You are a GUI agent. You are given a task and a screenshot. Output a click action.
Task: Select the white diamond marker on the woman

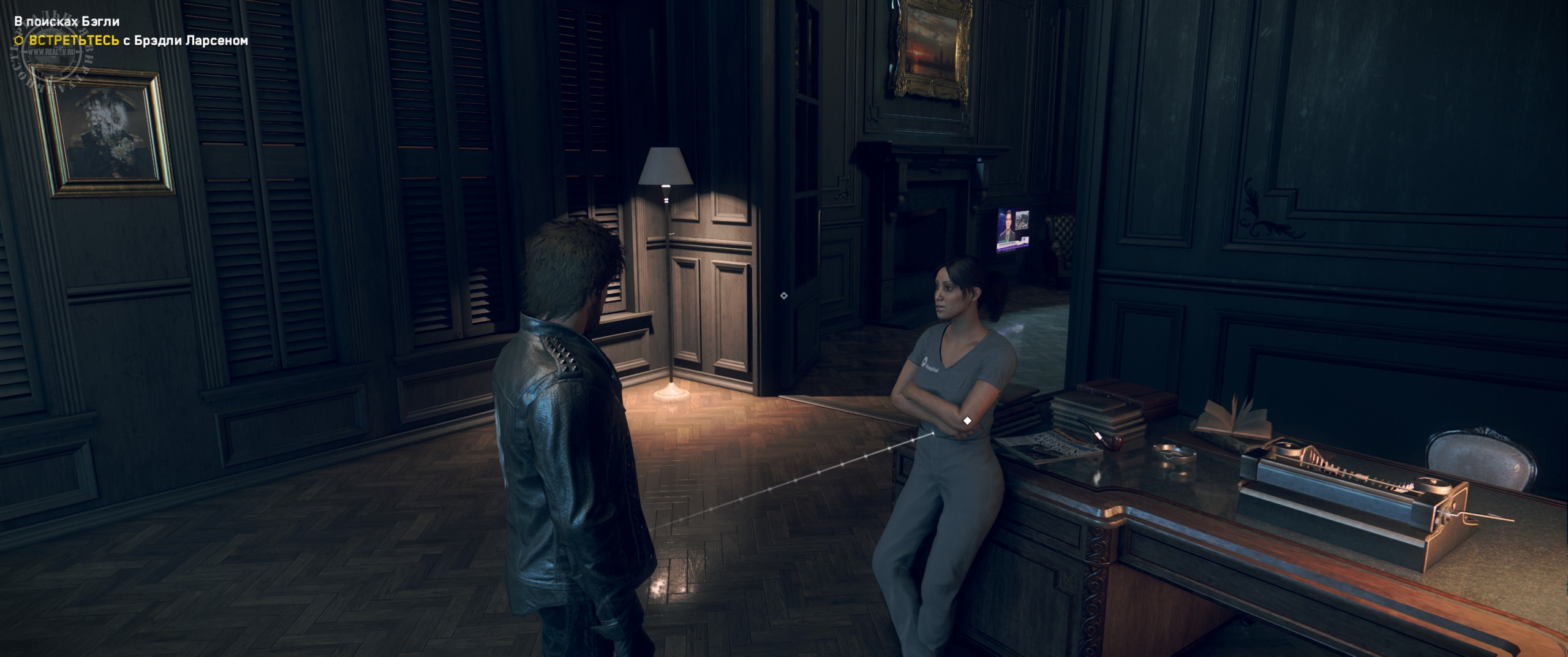967,420
